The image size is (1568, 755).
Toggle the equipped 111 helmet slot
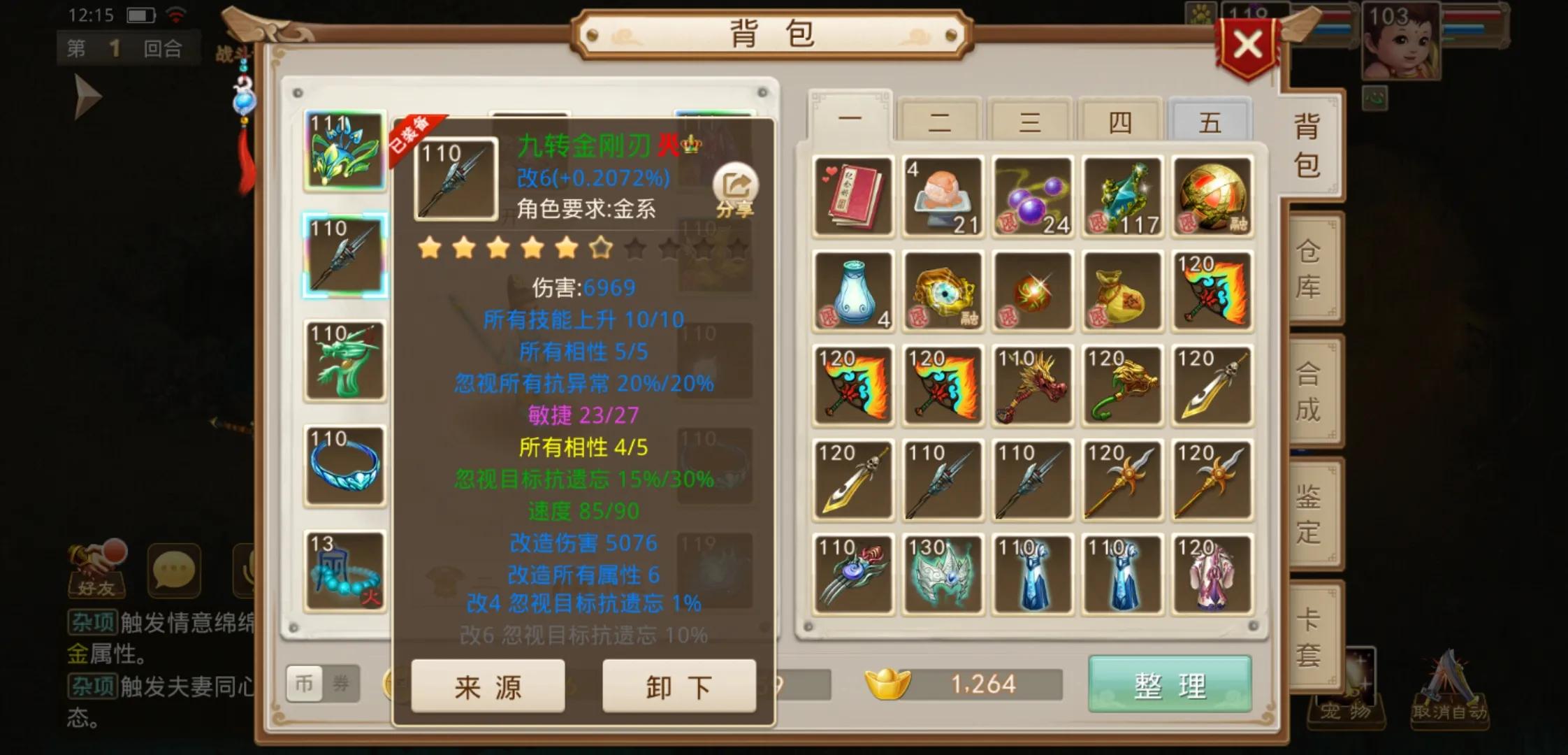[345, 152]
